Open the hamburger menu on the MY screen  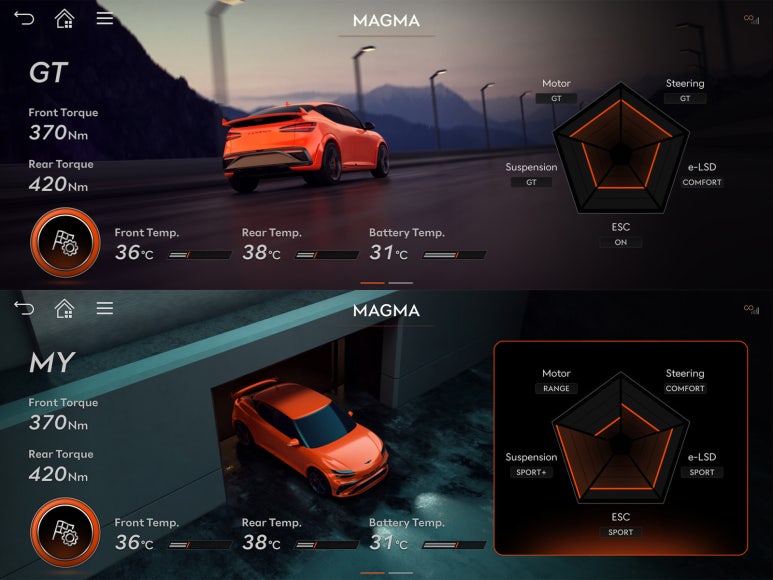click(104, 308)
